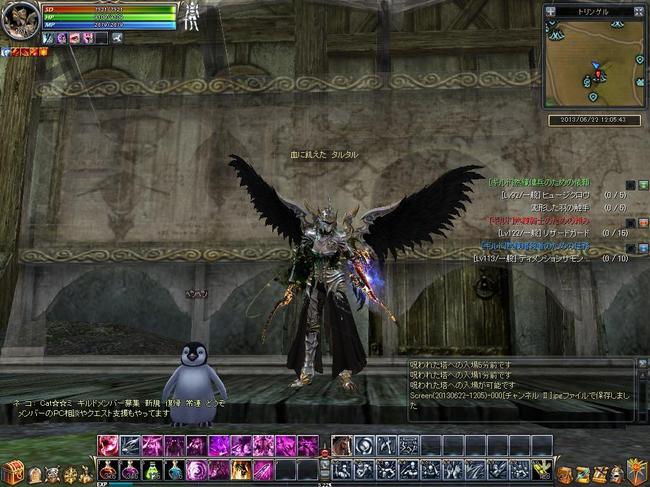Click the minimap's left corner plus button
This screenshot has width=650, height=487.
[551, 11]
